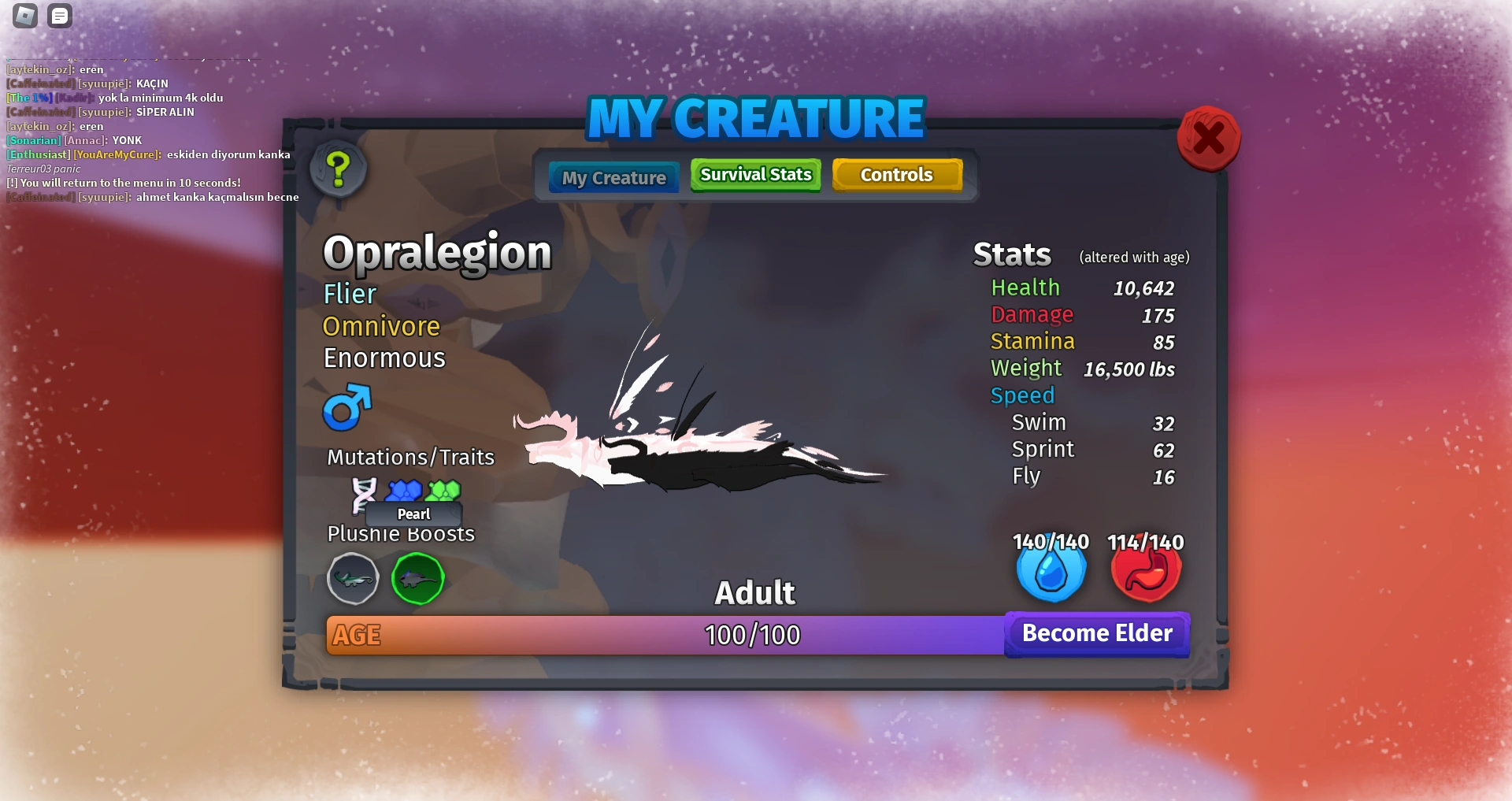The width and height of the screenshot is (1512, 801).
Task: Toggle the green-bordered plushie boost
Action: tap(417, 578)
